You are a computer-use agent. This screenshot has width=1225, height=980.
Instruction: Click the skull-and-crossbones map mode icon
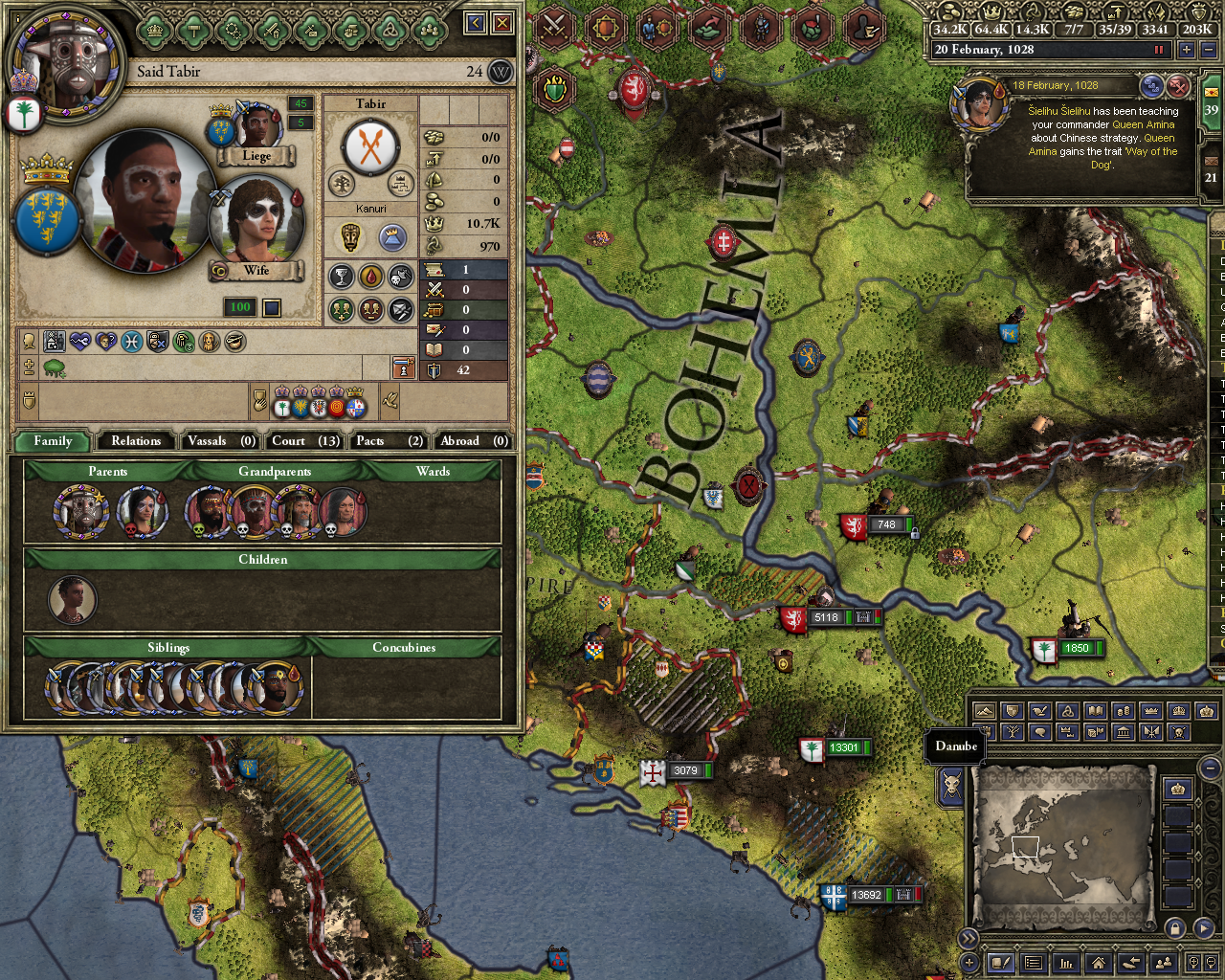pyautogui.click(x=1178, y=732)
